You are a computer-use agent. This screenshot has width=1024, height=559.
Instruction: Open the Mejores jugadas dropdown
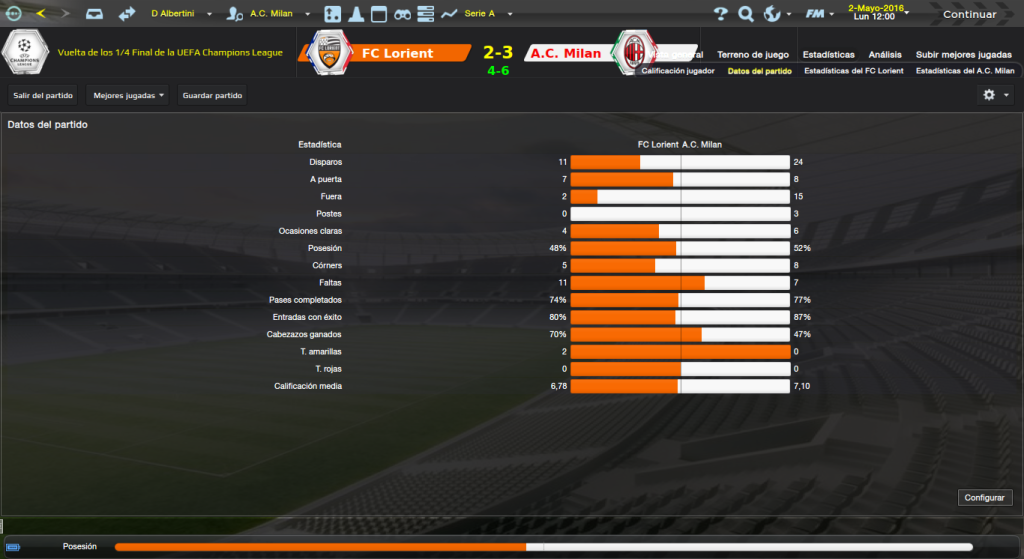click(128, 95)
